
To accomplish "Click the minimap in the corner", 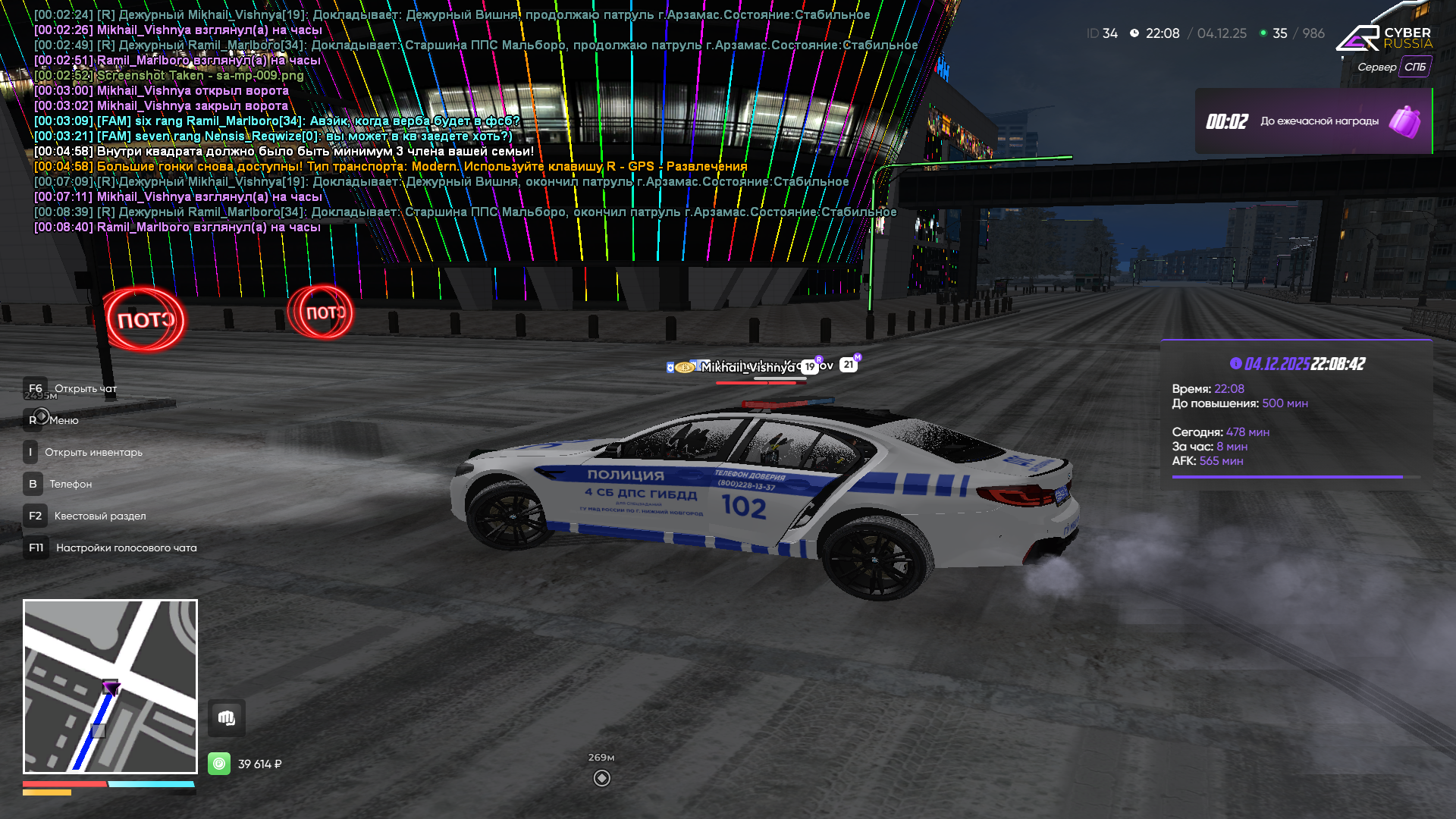I will (x=110, y=686).
